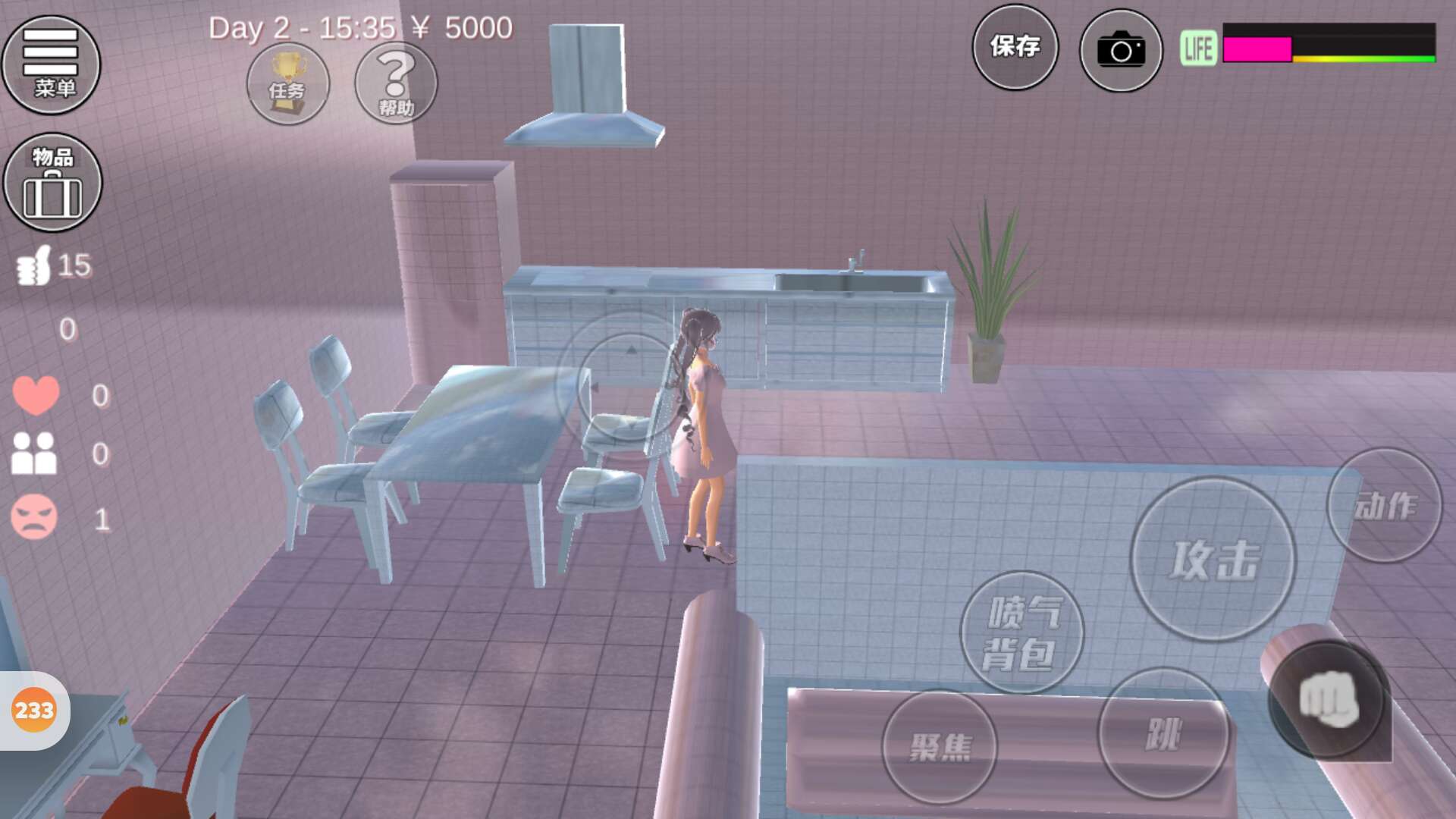
Task: Open the 菜单 main menu
Action: [51, 64]
